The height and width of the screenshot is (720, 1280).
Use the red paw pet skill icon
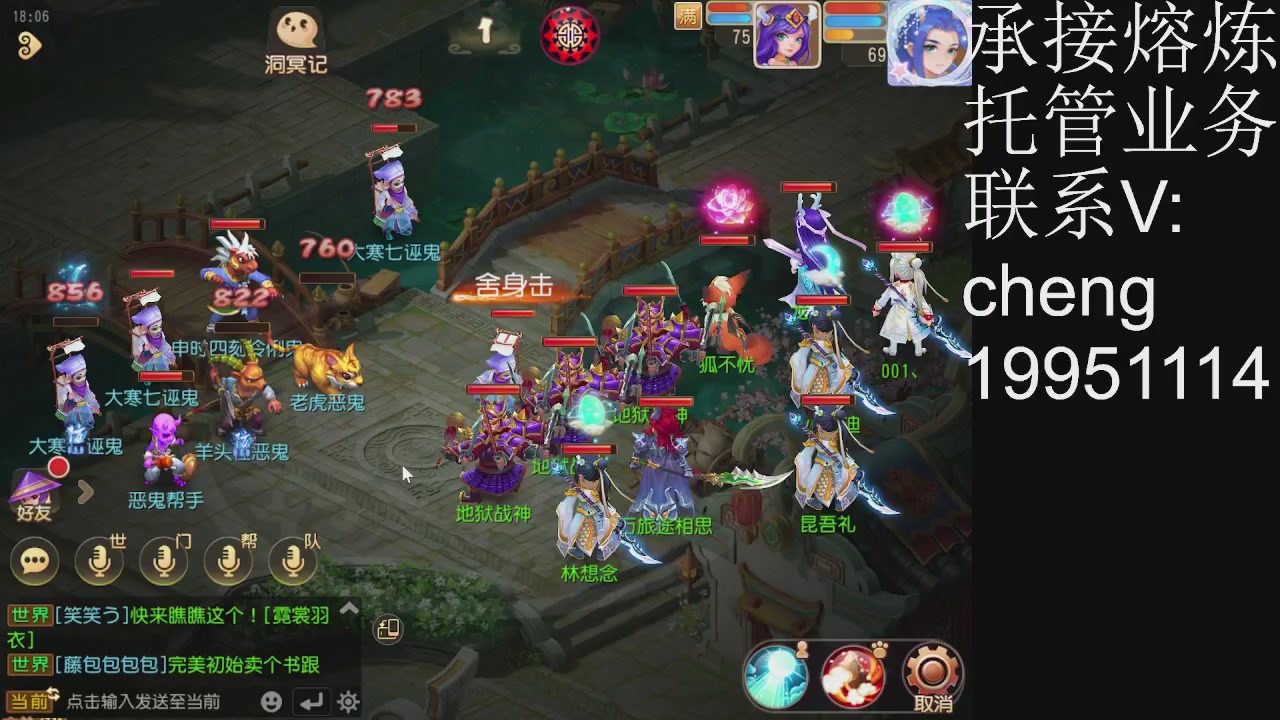click(852, 676)
